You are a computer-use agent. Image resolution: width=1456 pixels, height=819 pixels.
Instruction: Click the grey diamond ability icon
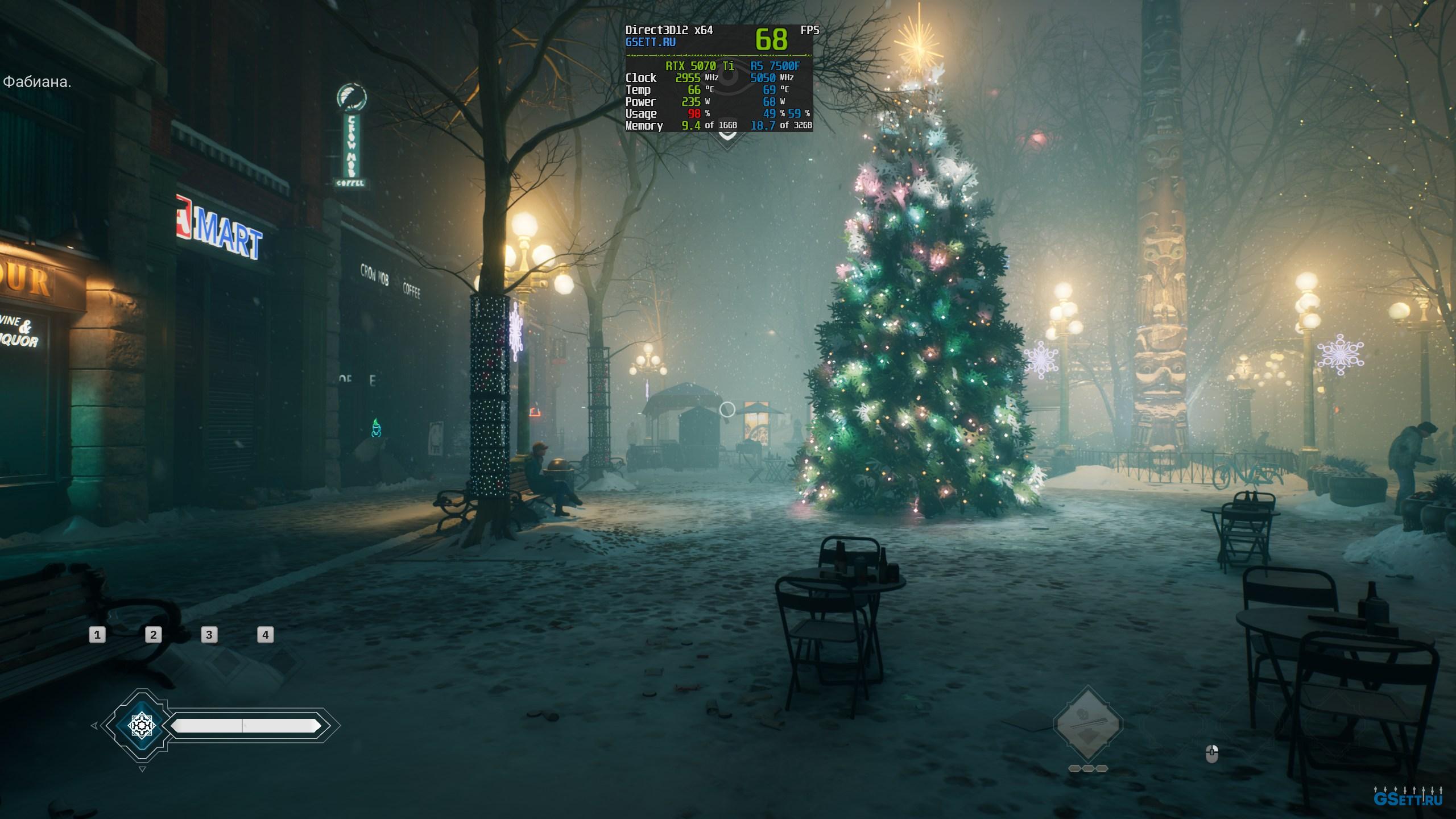1087,725
